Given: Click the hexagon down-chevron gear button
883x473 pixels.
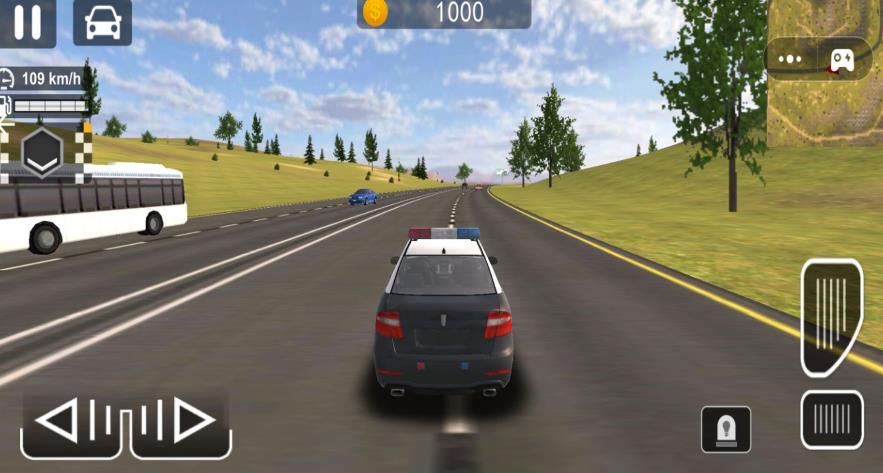Looking at the screenshot, I should (x=44, y=152).
